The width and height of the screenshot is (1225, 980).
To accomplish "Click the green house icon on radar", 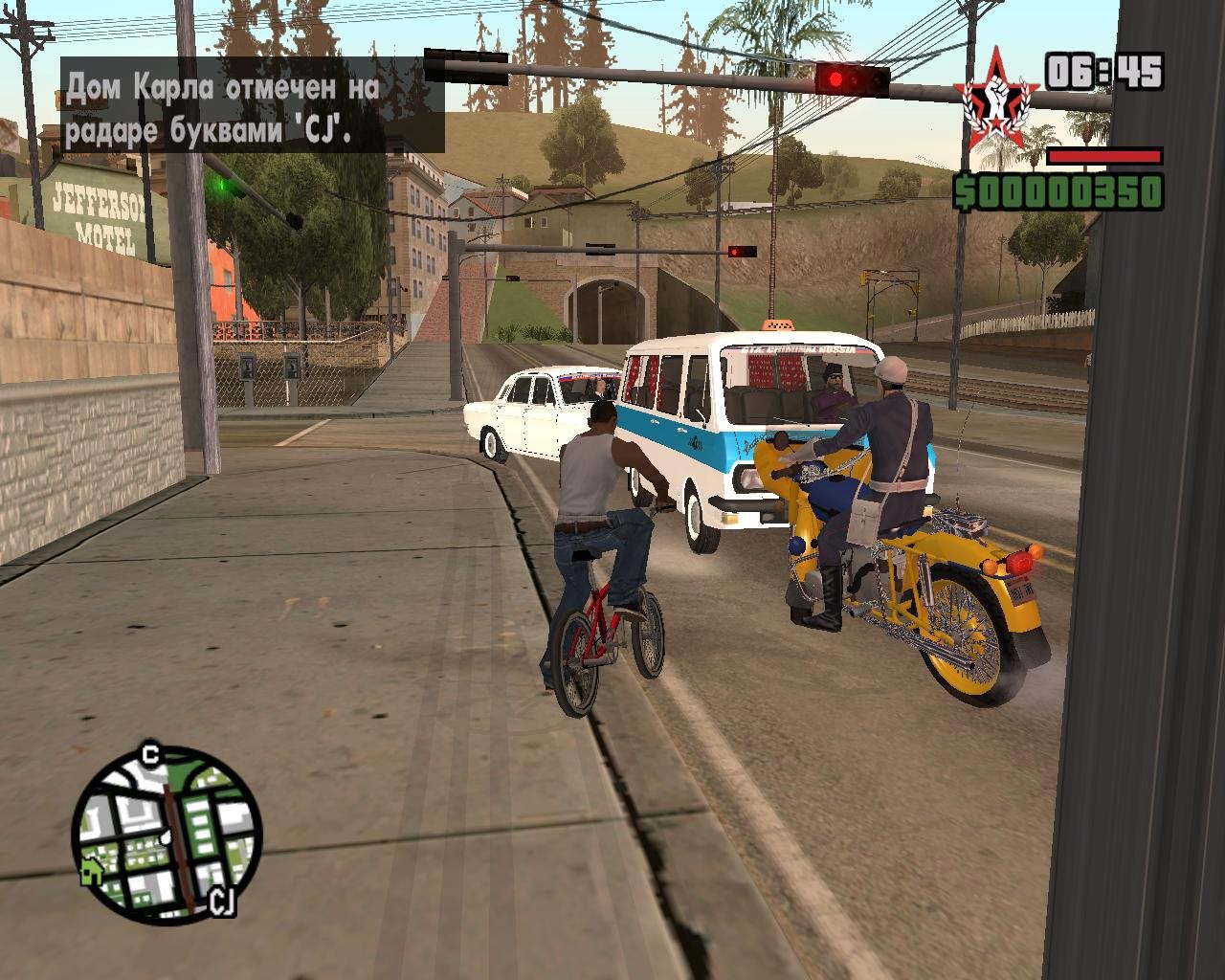I will [92, 871].
